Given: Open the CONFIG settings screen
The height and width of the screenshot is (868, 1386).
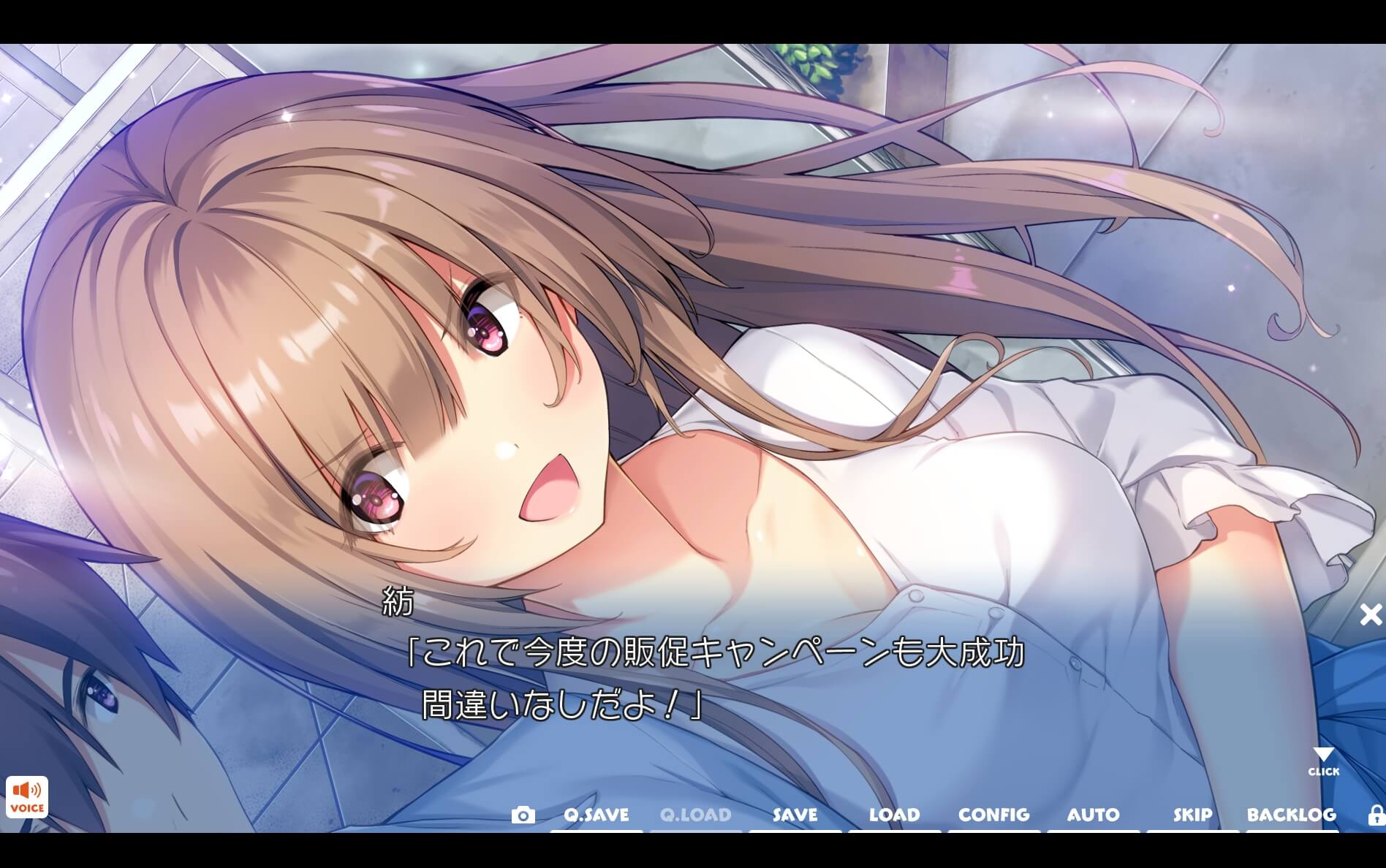Looking at the screenshot, I should [x=995, y=815].
